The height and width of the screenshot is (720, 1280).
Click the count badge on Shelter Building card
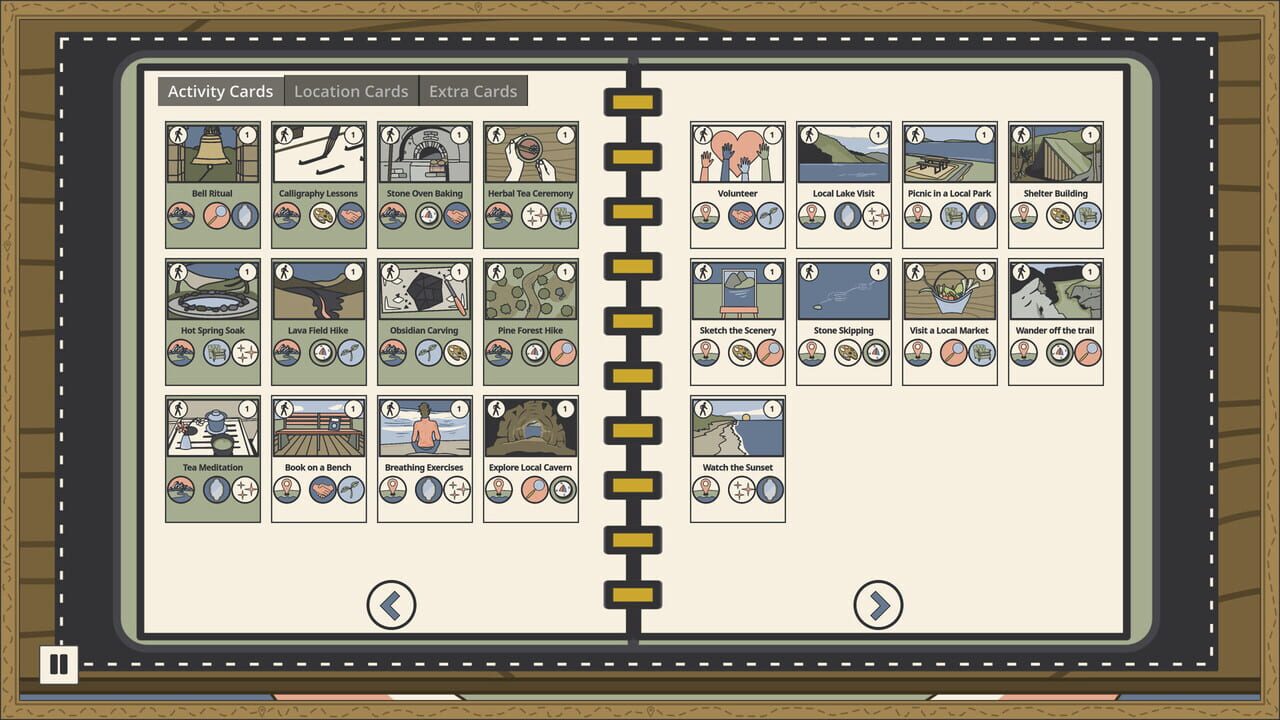tap(1091, 134)
